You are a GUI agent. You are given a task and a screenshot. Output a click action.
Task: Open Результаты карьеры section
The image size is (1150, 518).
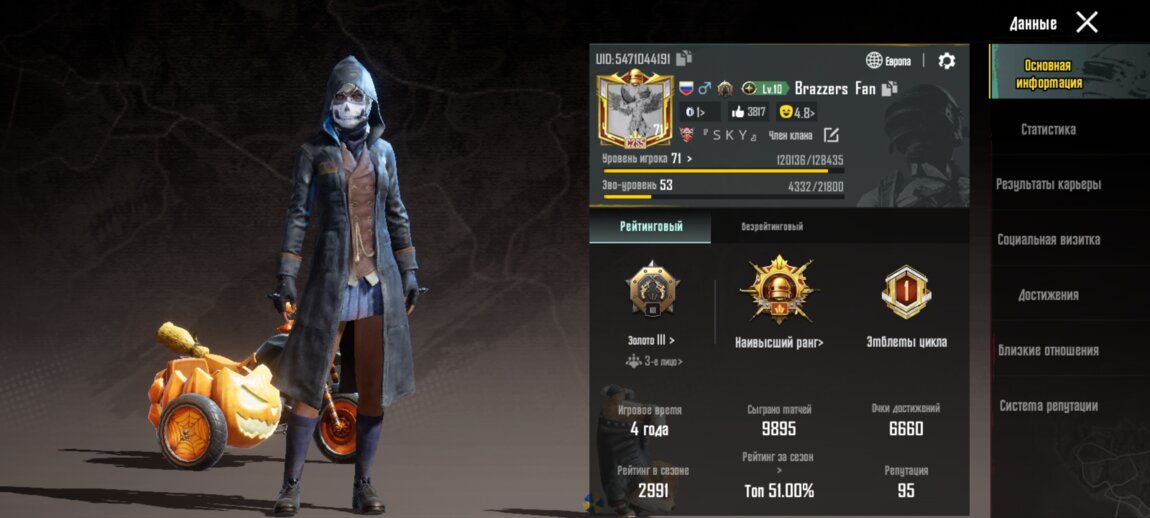pyautogui.click(x=1048, y=185)
